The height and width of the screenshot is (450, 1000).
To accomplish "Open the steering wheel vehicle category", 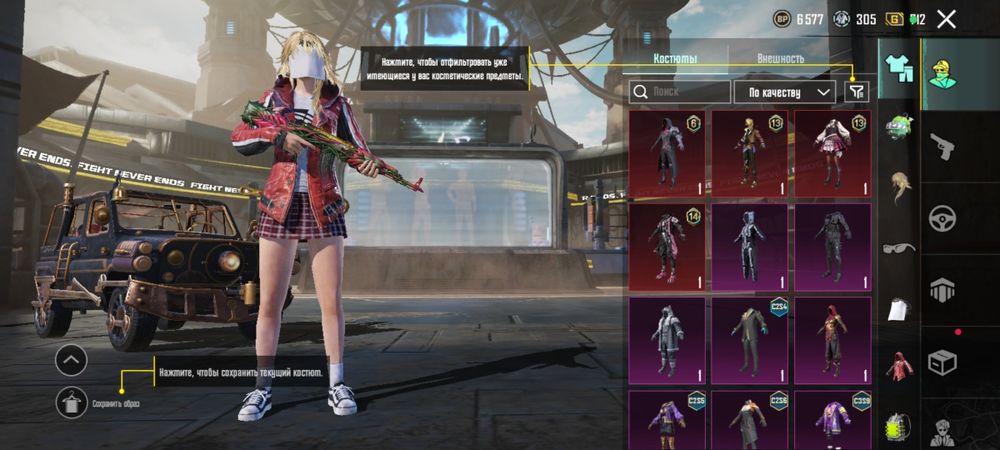I will coord(942,218).
